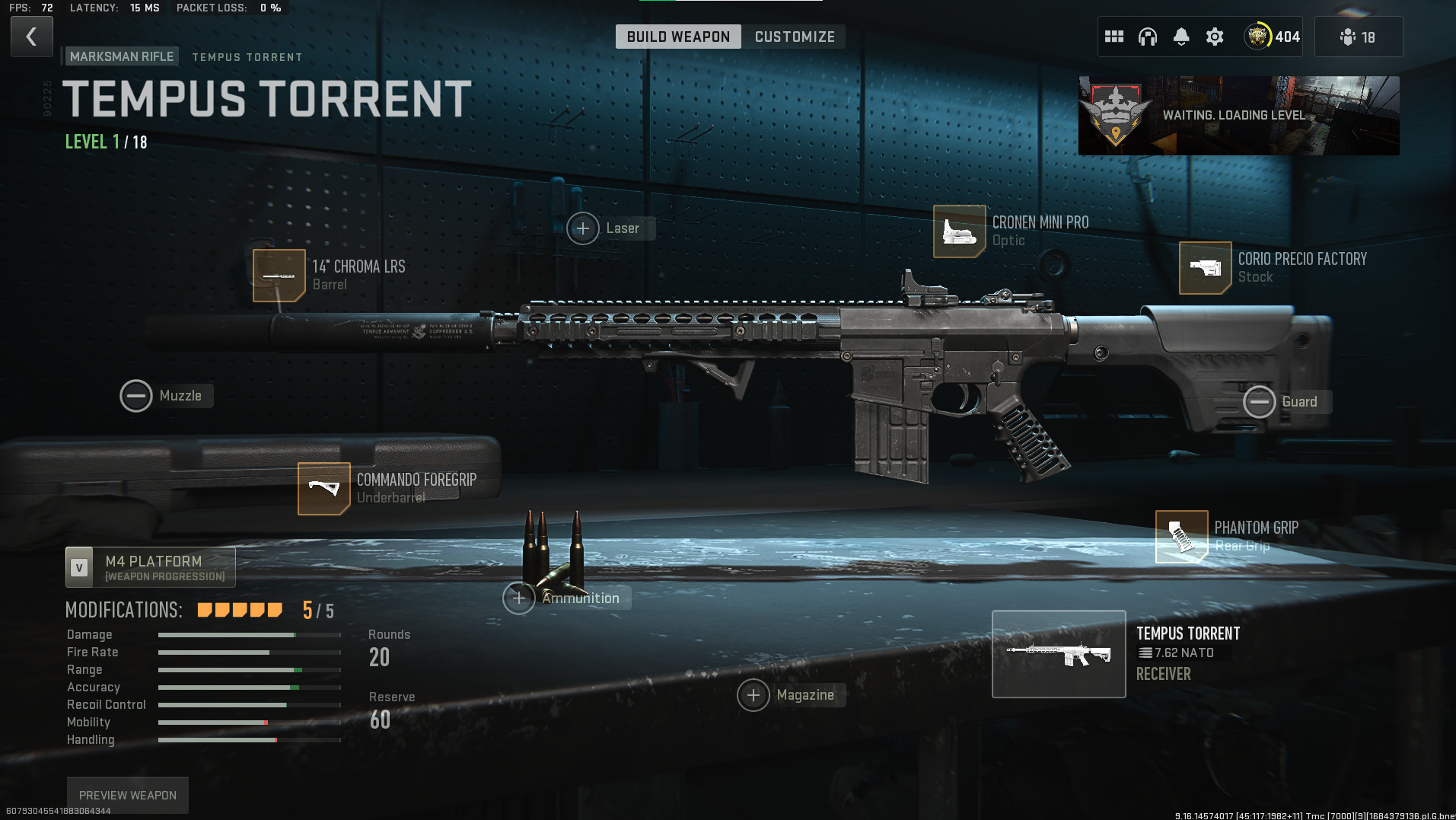Screen dimensions: 1456x820
Task: Add a Laser attachment
Action: tap(583, 228)
